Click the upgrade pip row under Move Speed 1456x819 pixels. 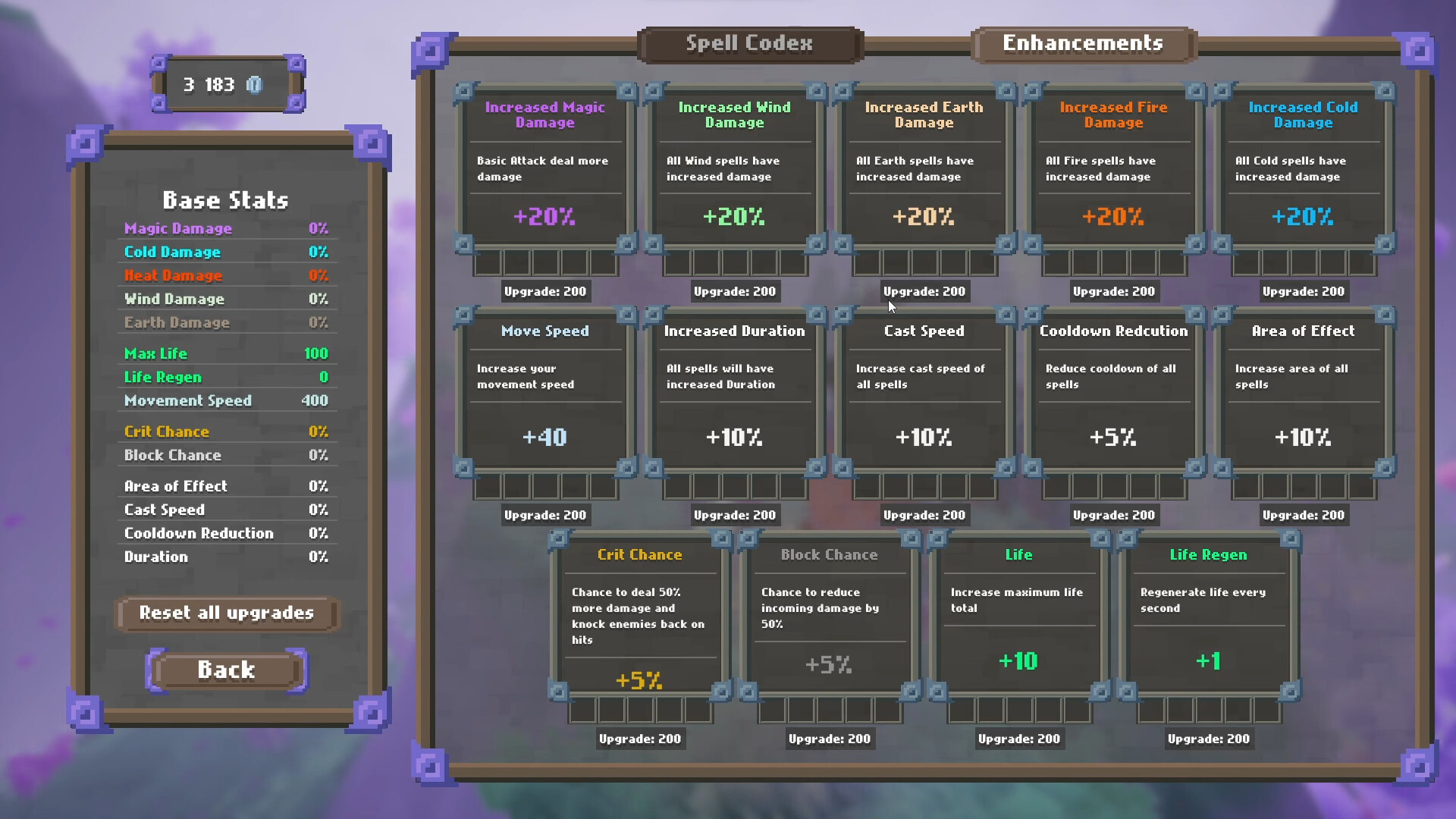(544, 488)
